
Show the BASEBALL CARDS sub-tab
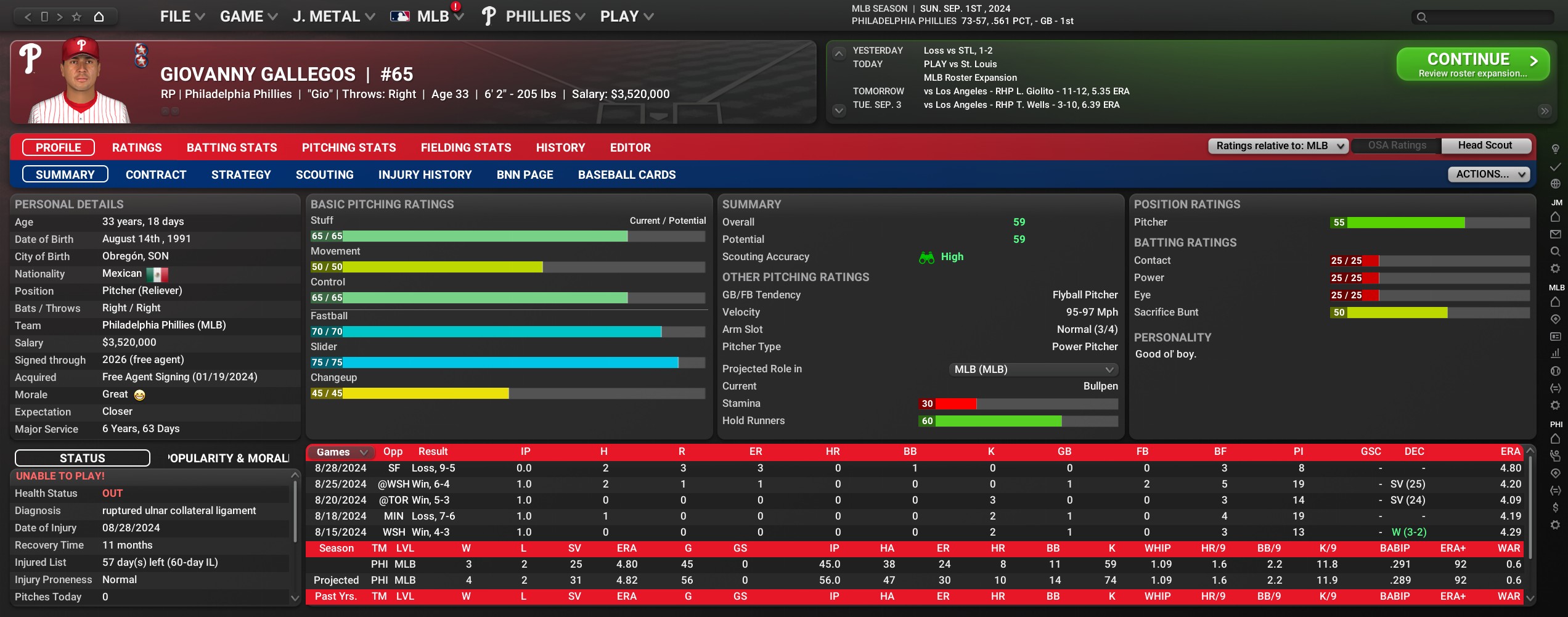[x=626, y=175]
